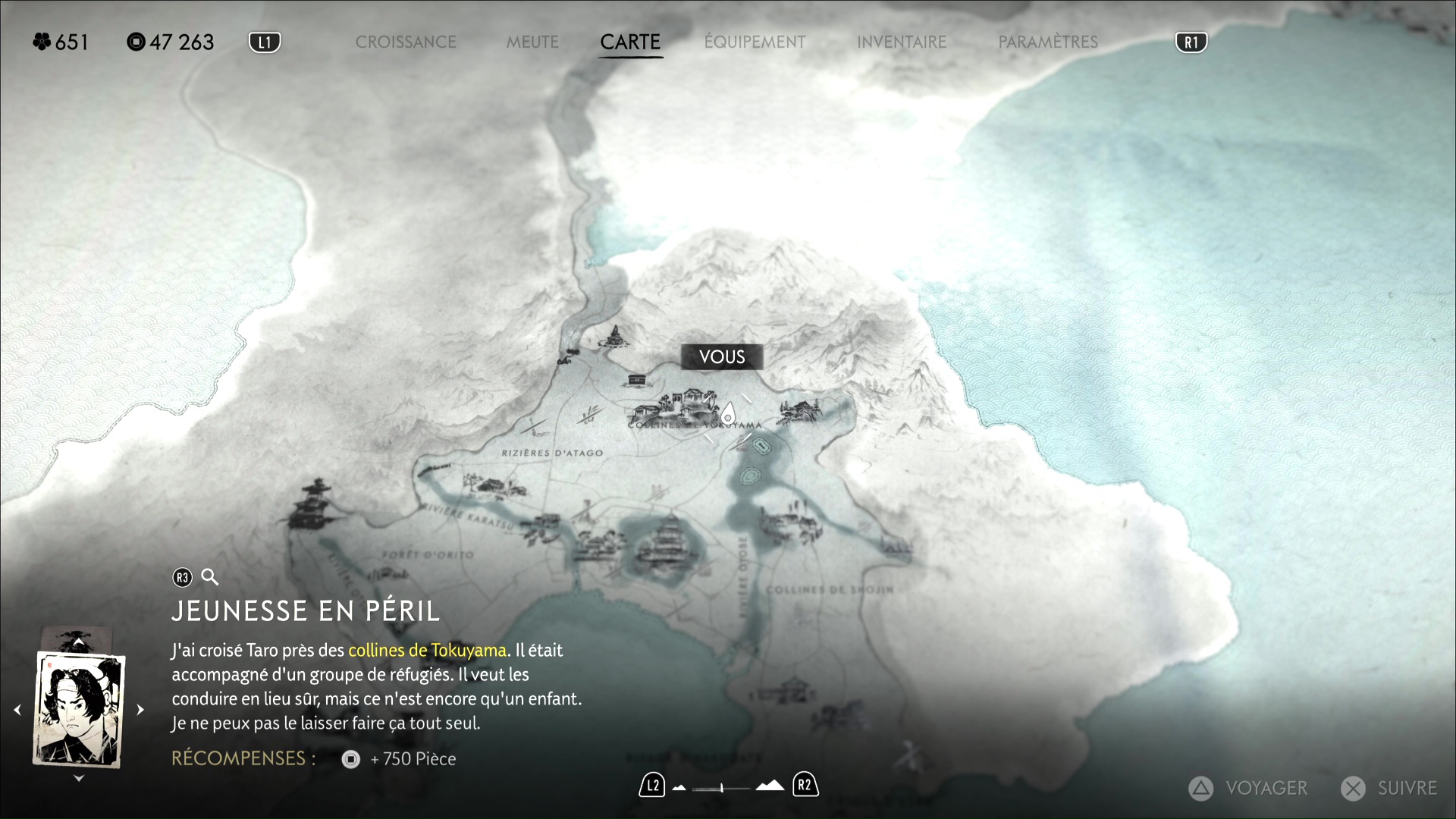Open the Meute tab
Screen dimensions: 1456x819
click(x=532, y=42)
